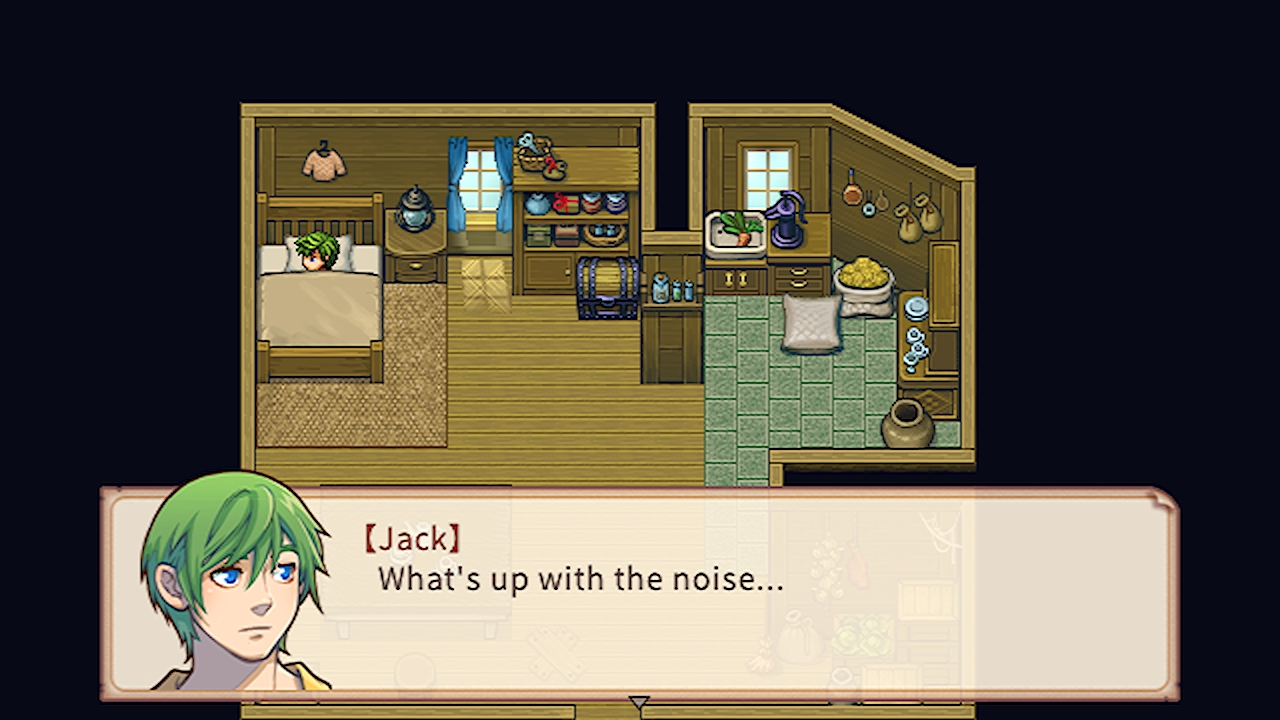Select the lamp on the bedside table
1280x720 pixels.
click(x=415, y=210)
